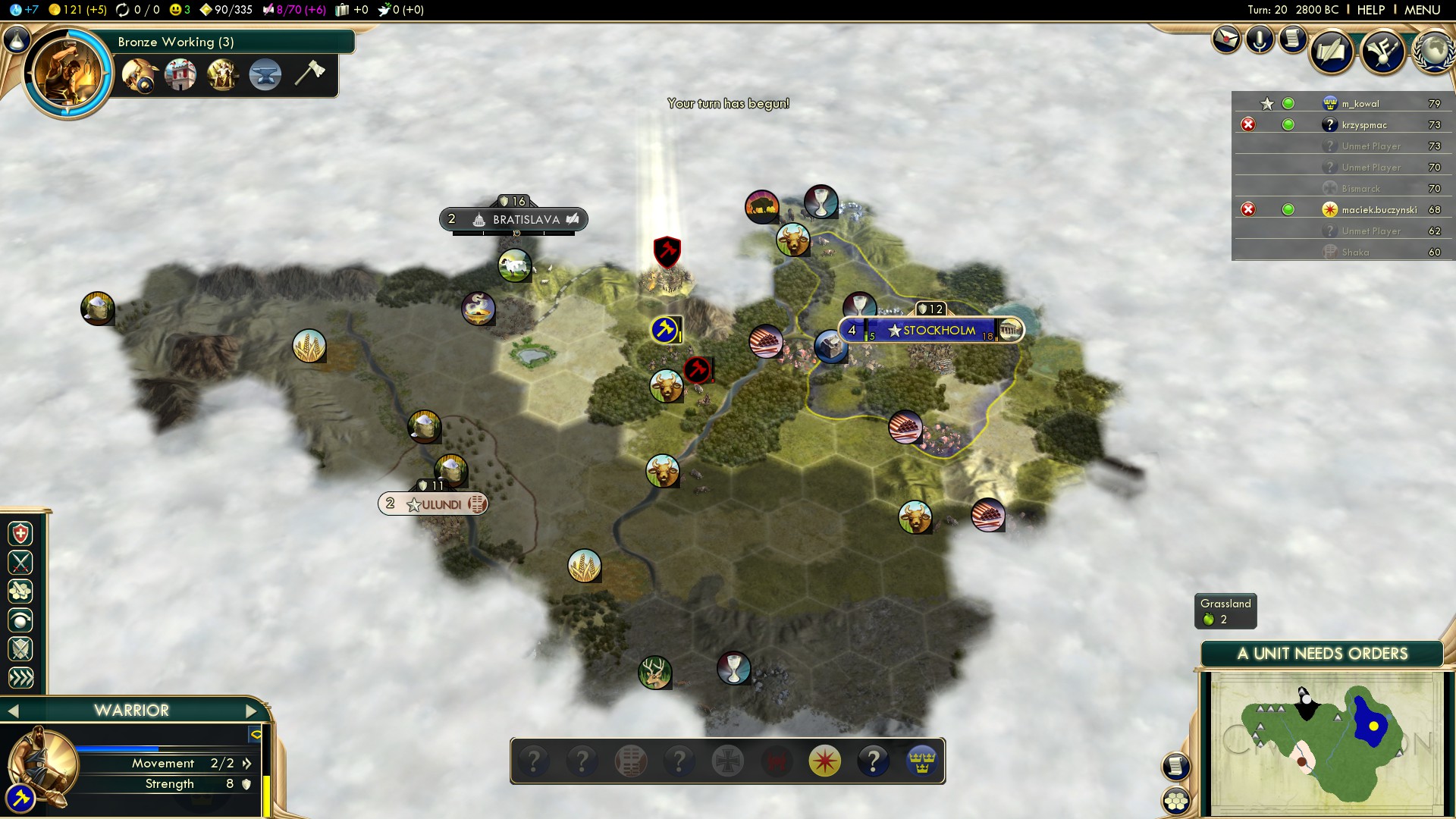Image resolution: width=1456 pixels, height=819 pixels.
Task: Open the advisors horn button
Action: pos(1382,52)
